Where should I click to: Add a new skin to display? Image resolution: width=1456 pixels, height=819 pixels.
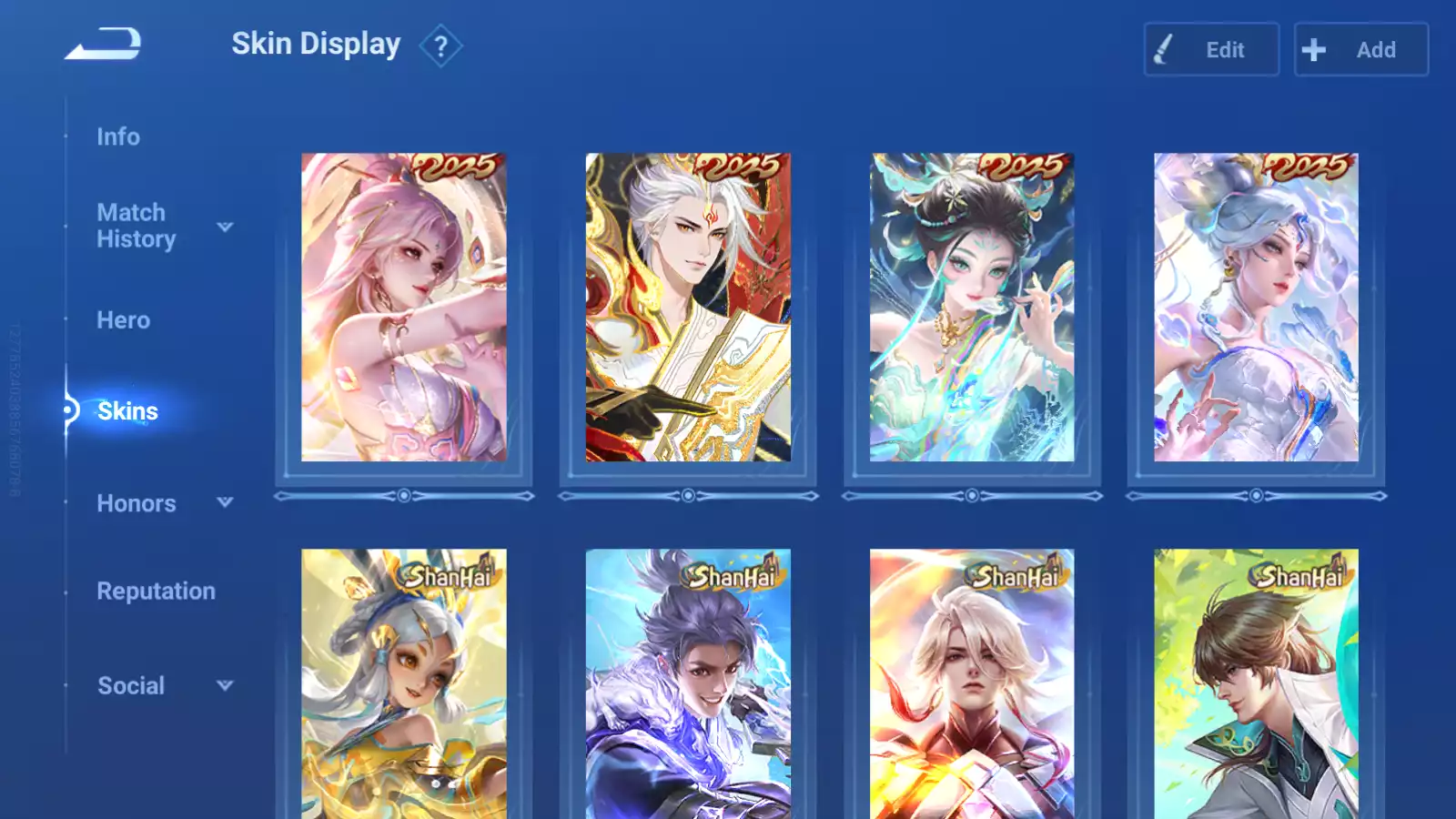1360,50
